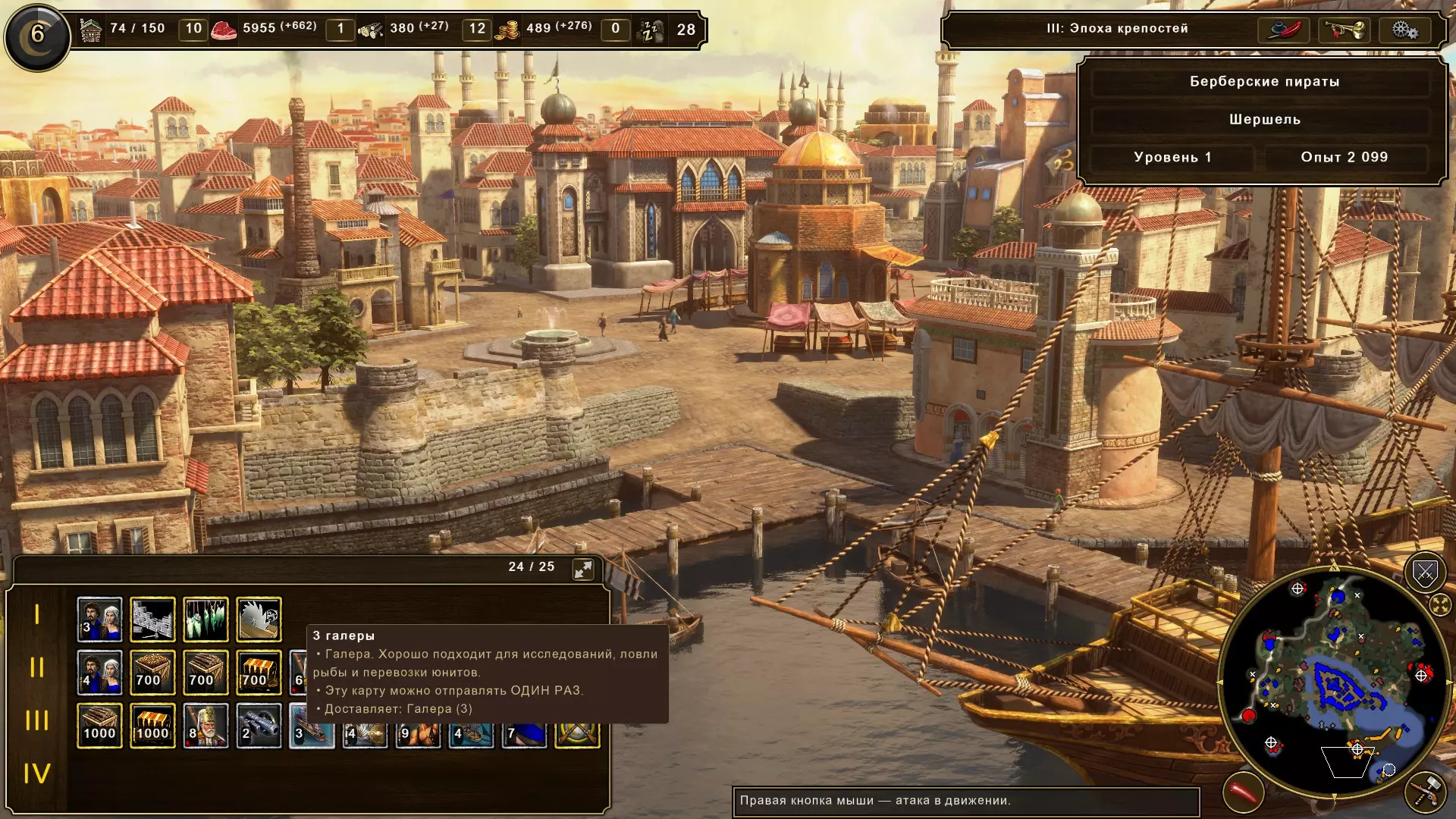Click the brass trumpet icon button
1456x819 pixels.
1344,30
